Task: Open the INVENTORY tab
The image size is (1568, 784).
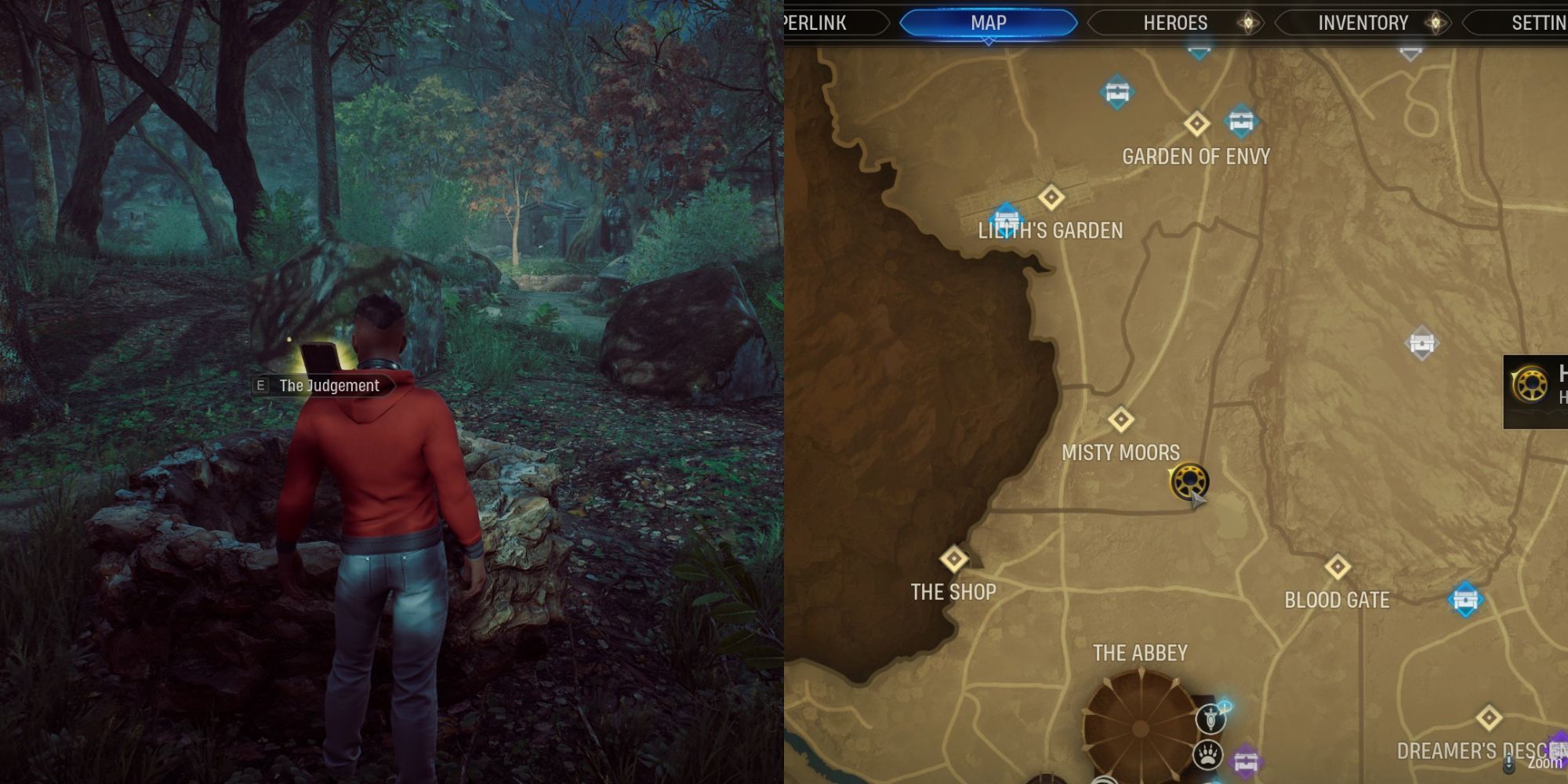Action: tap(1362, 23)
